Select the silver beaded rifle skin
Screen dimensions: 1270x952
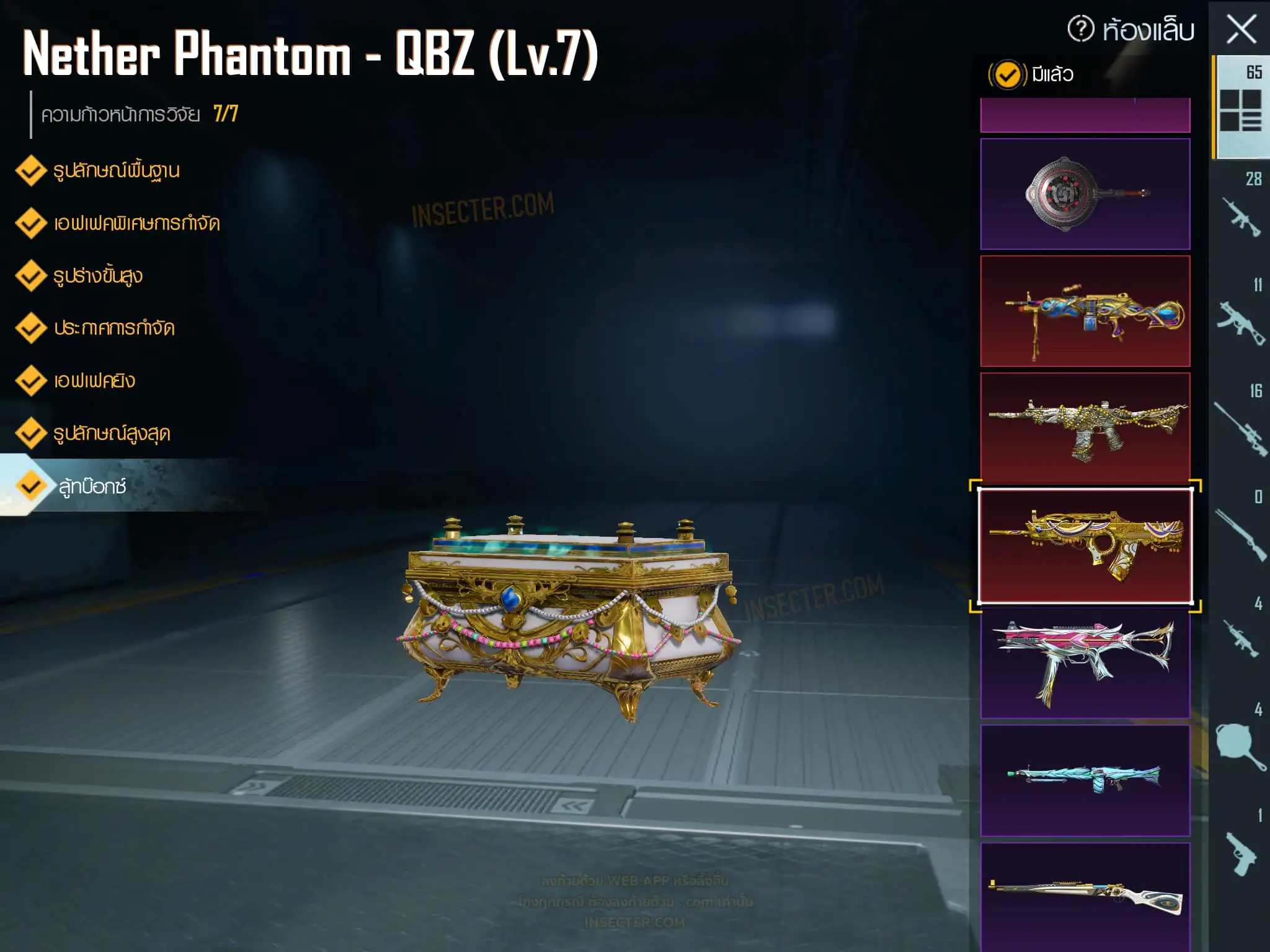tap(1085, 428)
